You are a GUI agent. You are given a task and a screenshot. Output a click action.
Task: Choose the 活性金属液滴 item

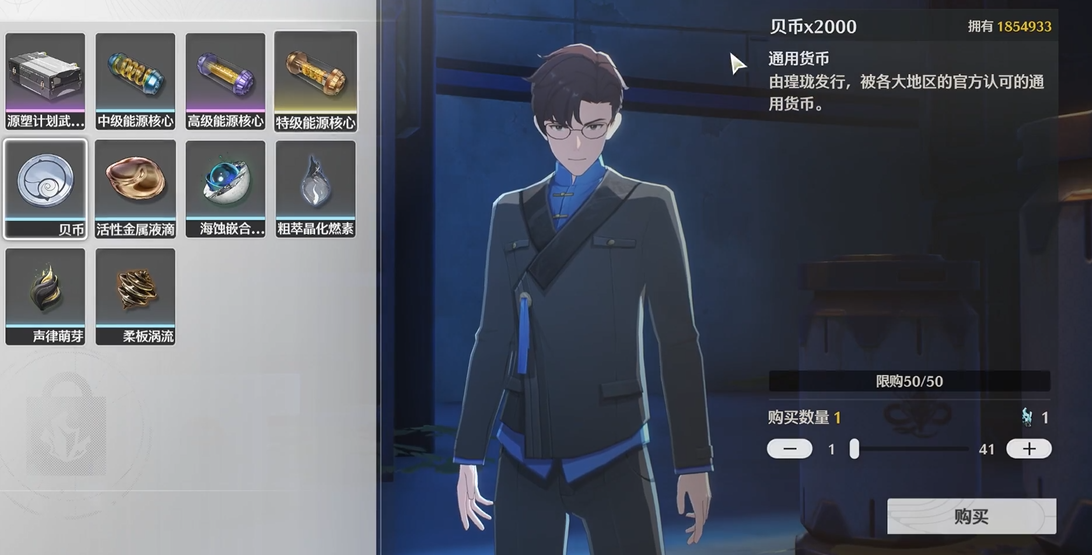pos(135,189)
